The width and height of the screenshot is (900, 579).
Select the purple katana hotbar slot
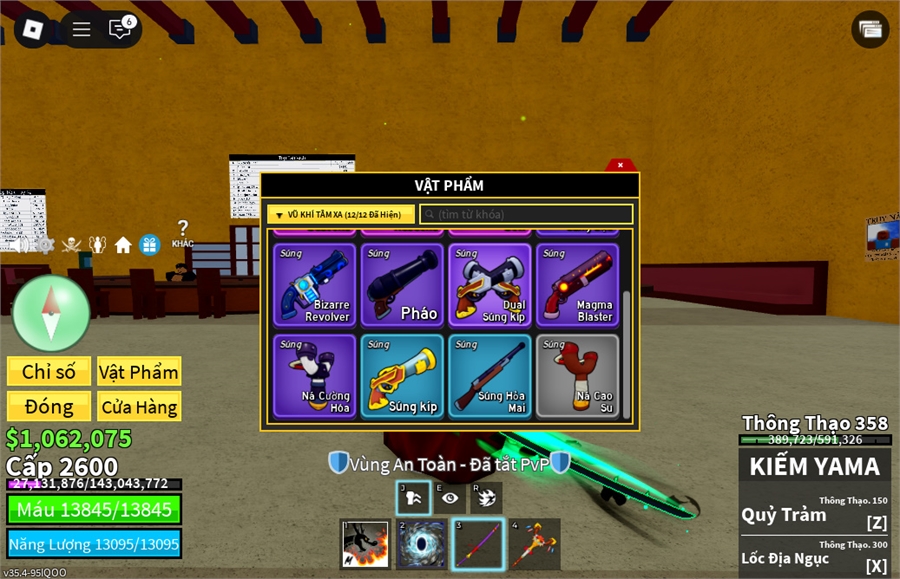point(477,544)
